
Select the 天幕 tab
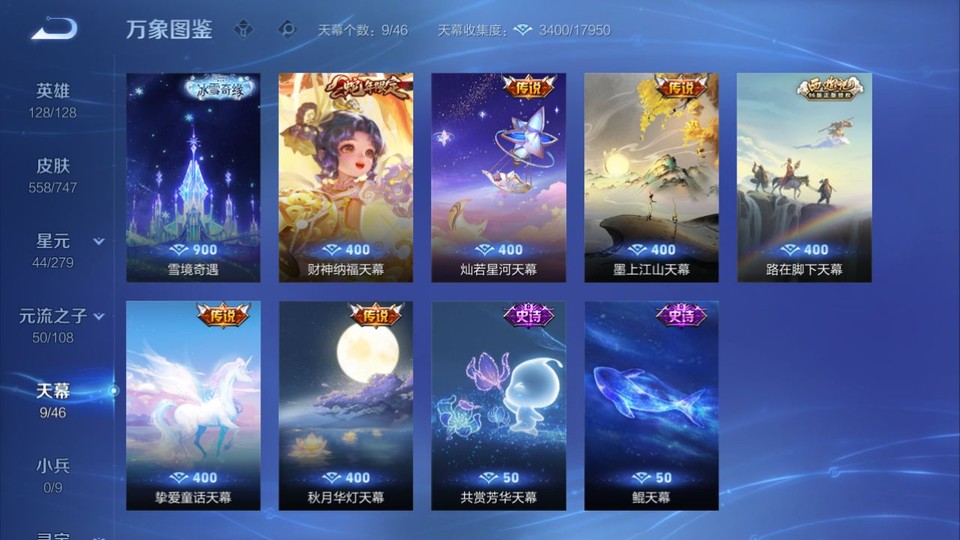click(x=53, y=399)
